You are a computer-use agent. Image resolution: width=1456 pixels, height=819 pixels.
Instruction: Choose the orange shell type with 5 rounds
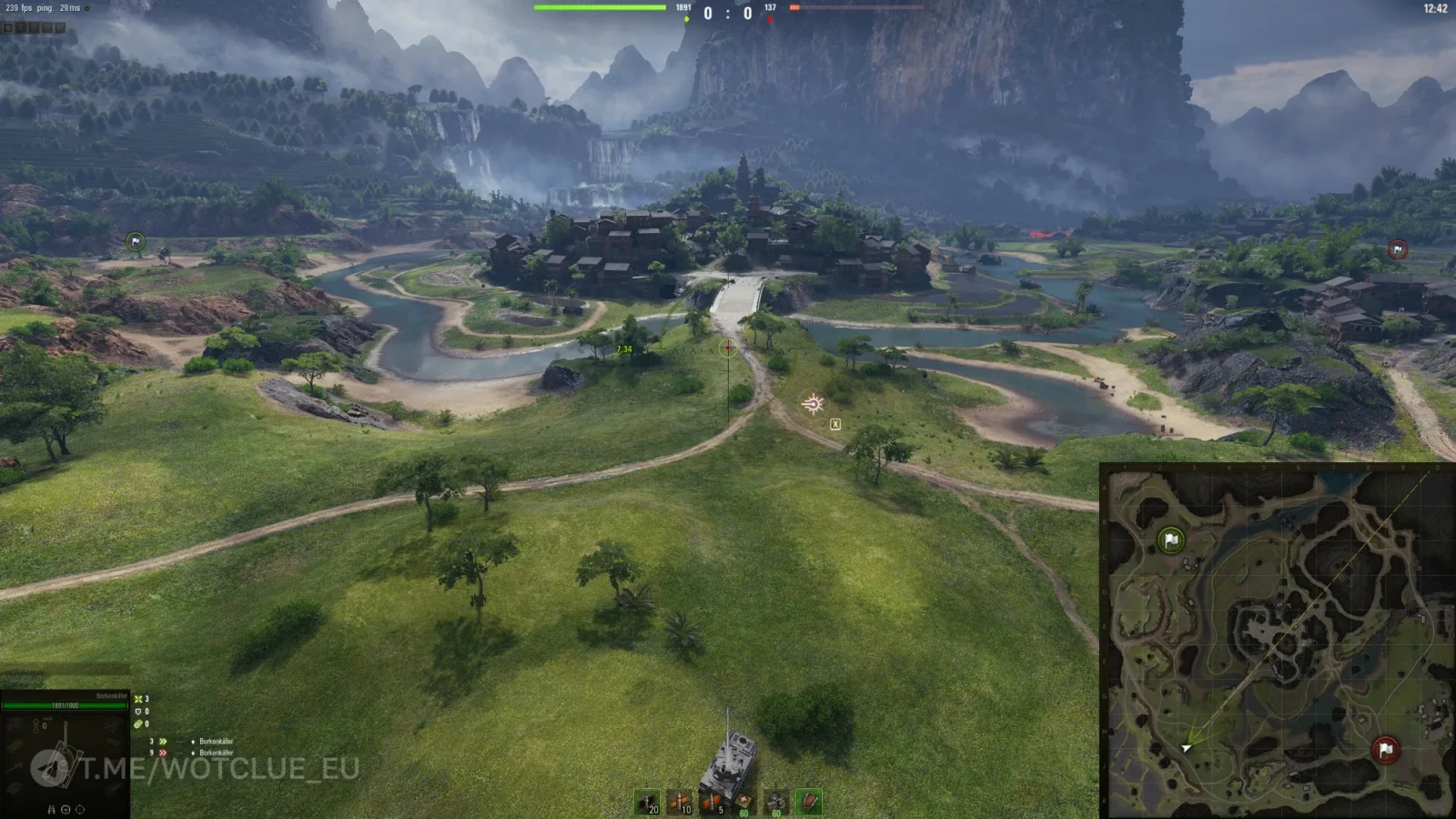[x=712, y=802]
